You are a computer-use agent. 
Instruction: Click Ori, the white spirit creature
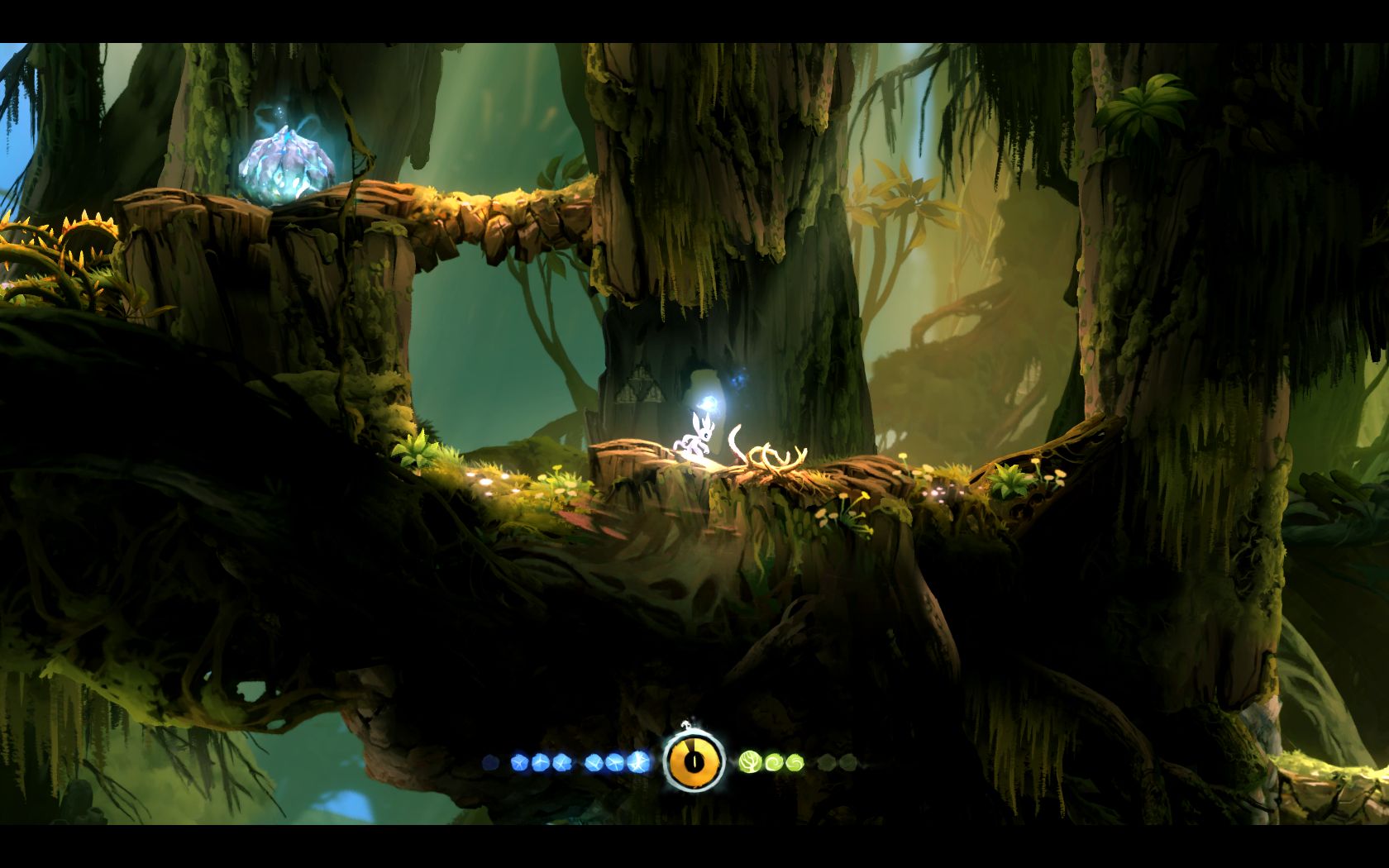point(699,438)
